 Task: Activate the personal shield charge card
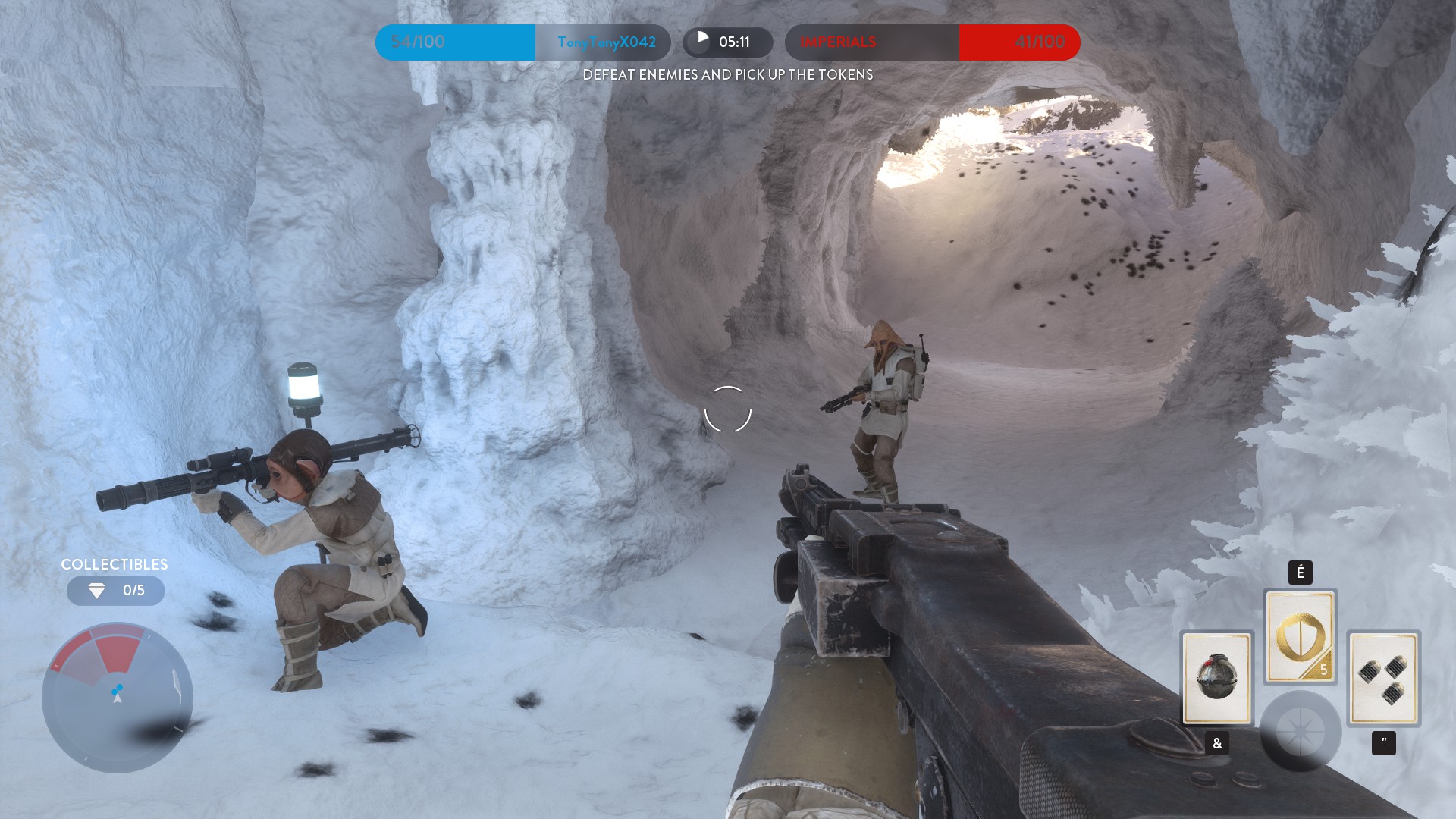tap(1300, 637)
